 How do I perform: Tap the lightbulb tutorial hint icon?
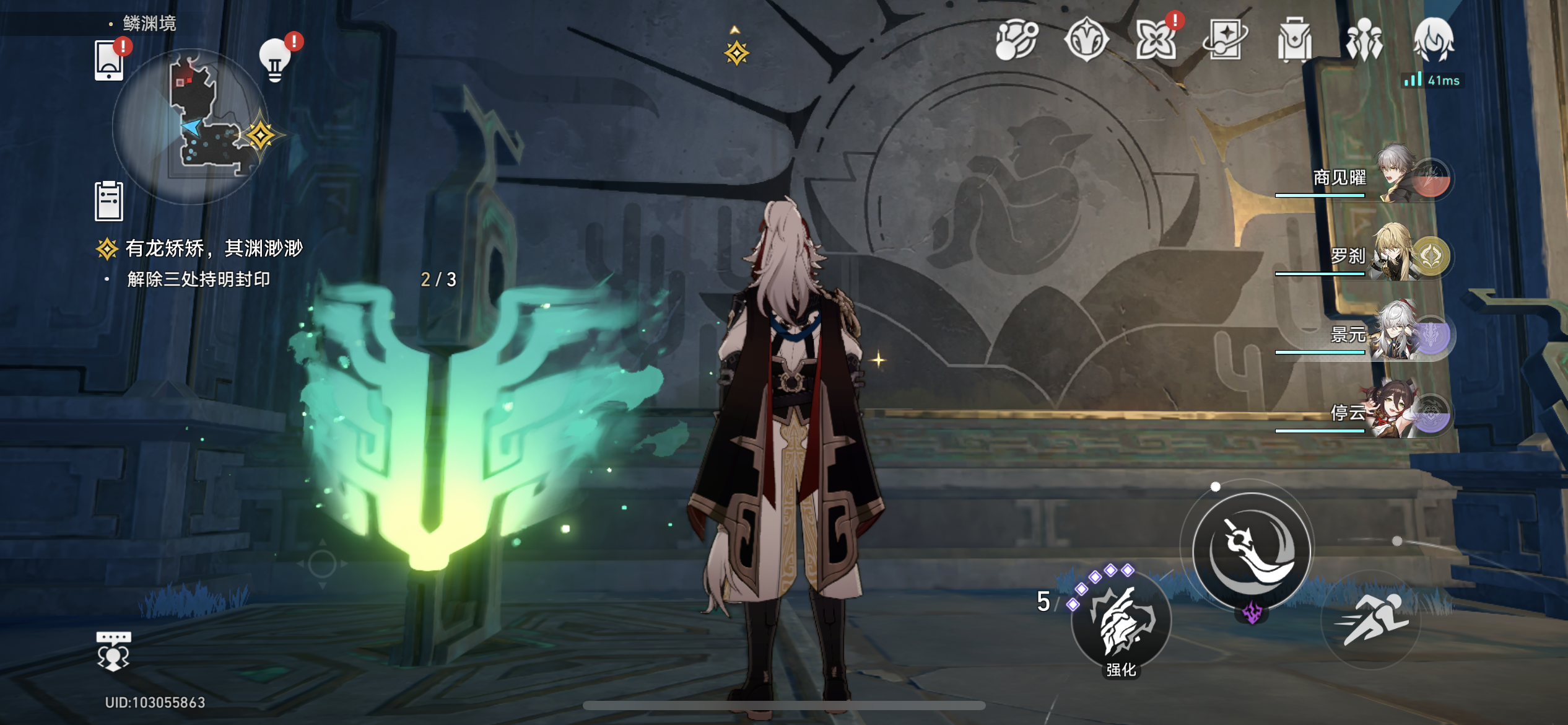pos(274,61)
